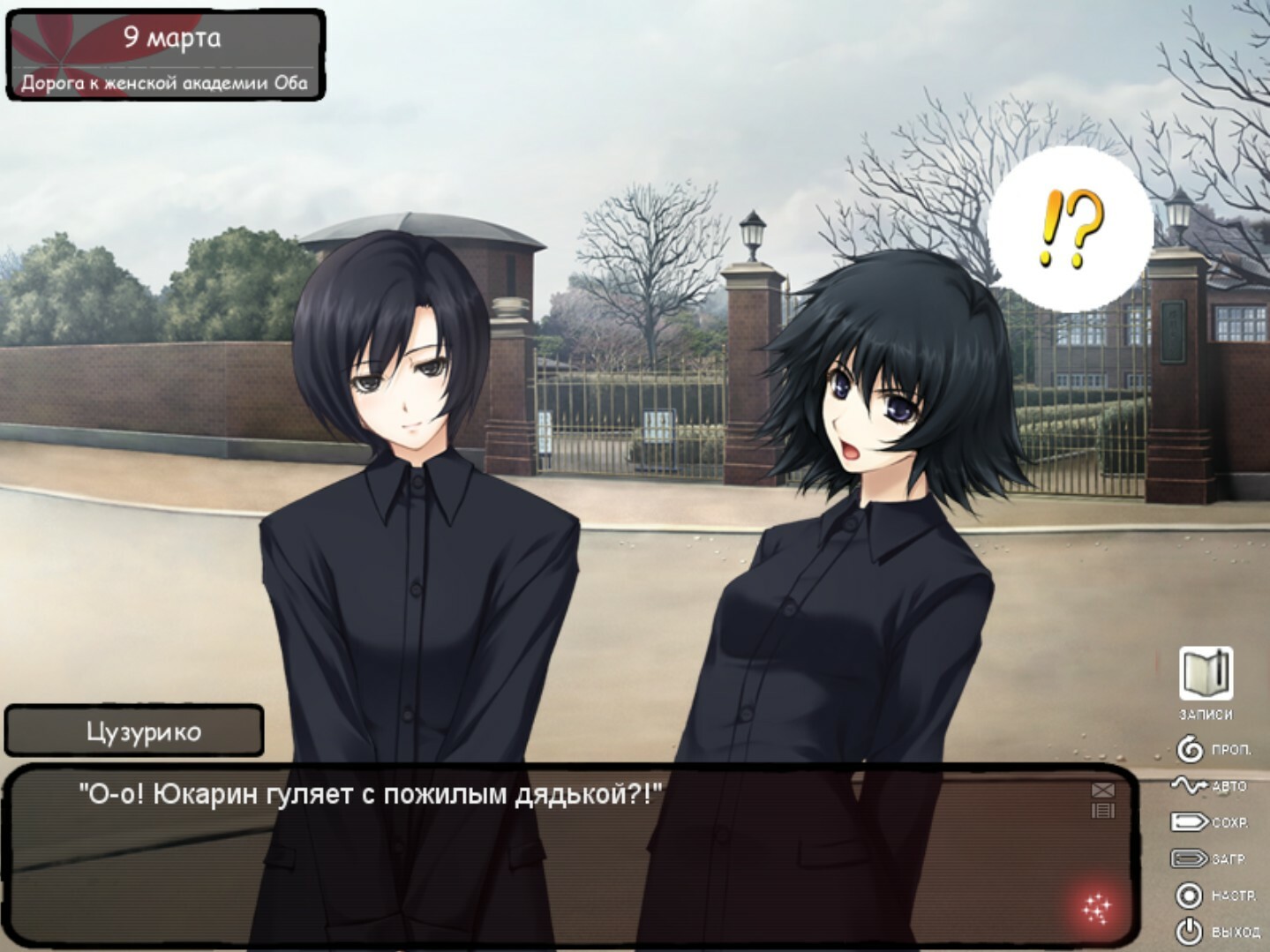Click the small envelope icon in dialogue box
Viewport: 1270px width, 952px height.
(x=1103, y=791)
